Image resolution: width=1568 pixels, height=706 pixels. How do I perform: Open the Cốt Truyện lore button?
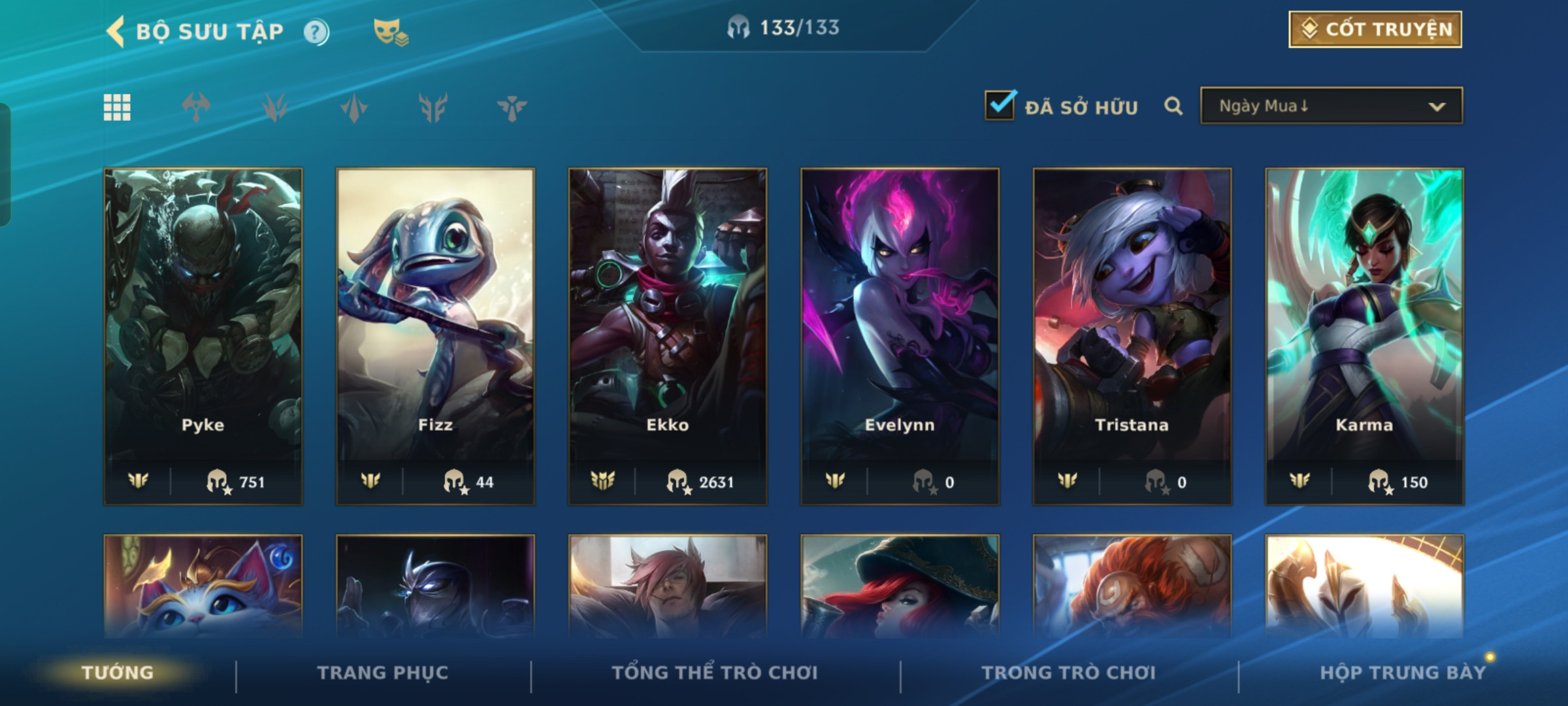pos(1375,29)
